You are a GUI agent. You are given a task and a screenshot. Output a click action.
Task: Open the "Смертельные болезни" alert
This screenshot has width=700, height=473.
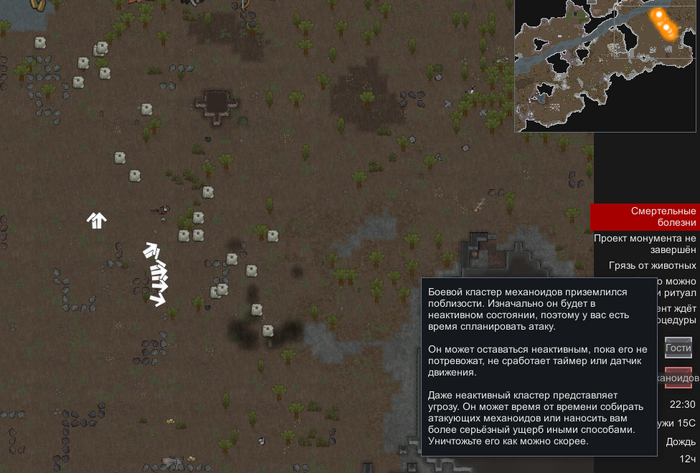pos(644,218)
